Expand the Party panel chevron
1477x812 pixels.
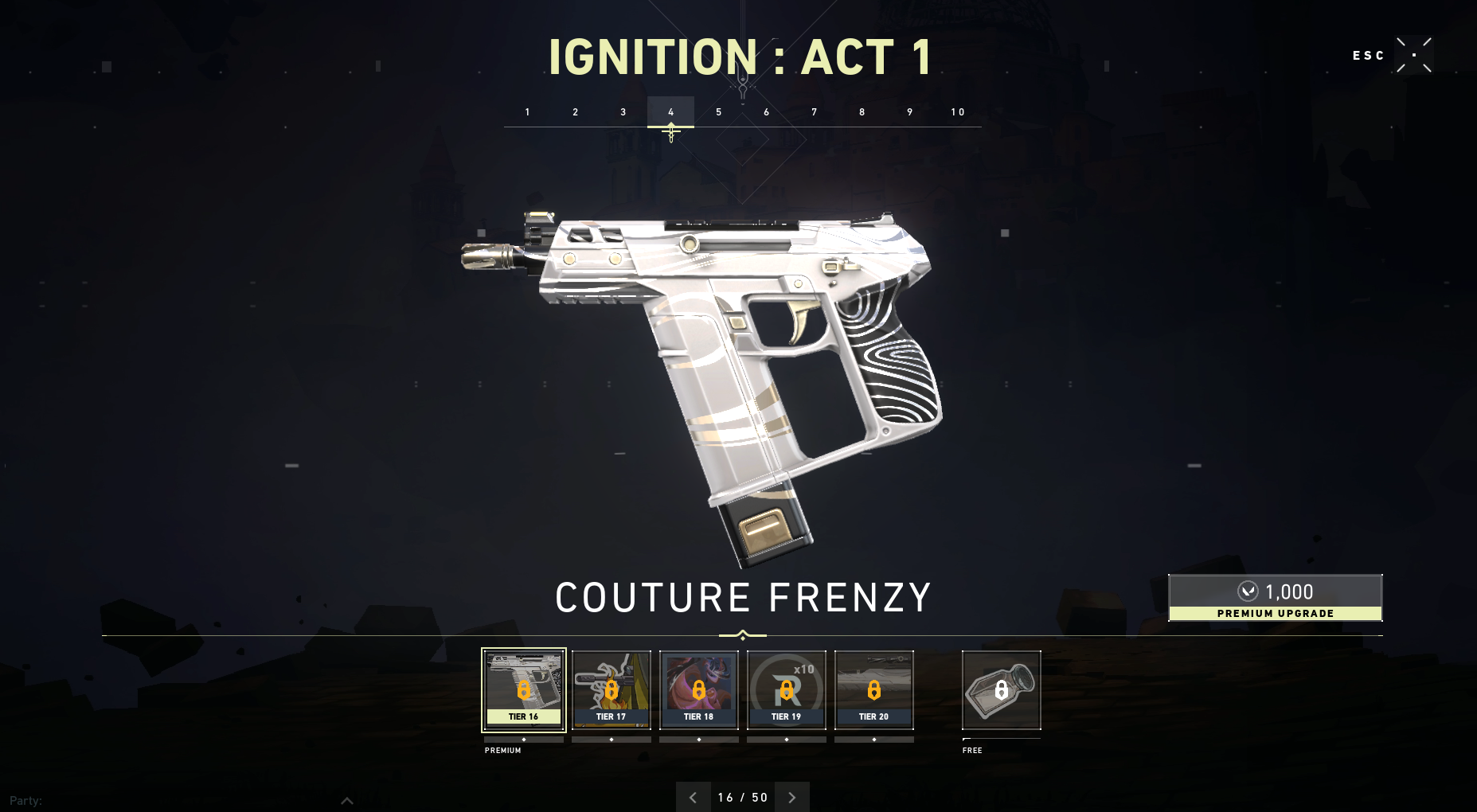(347, 801)
